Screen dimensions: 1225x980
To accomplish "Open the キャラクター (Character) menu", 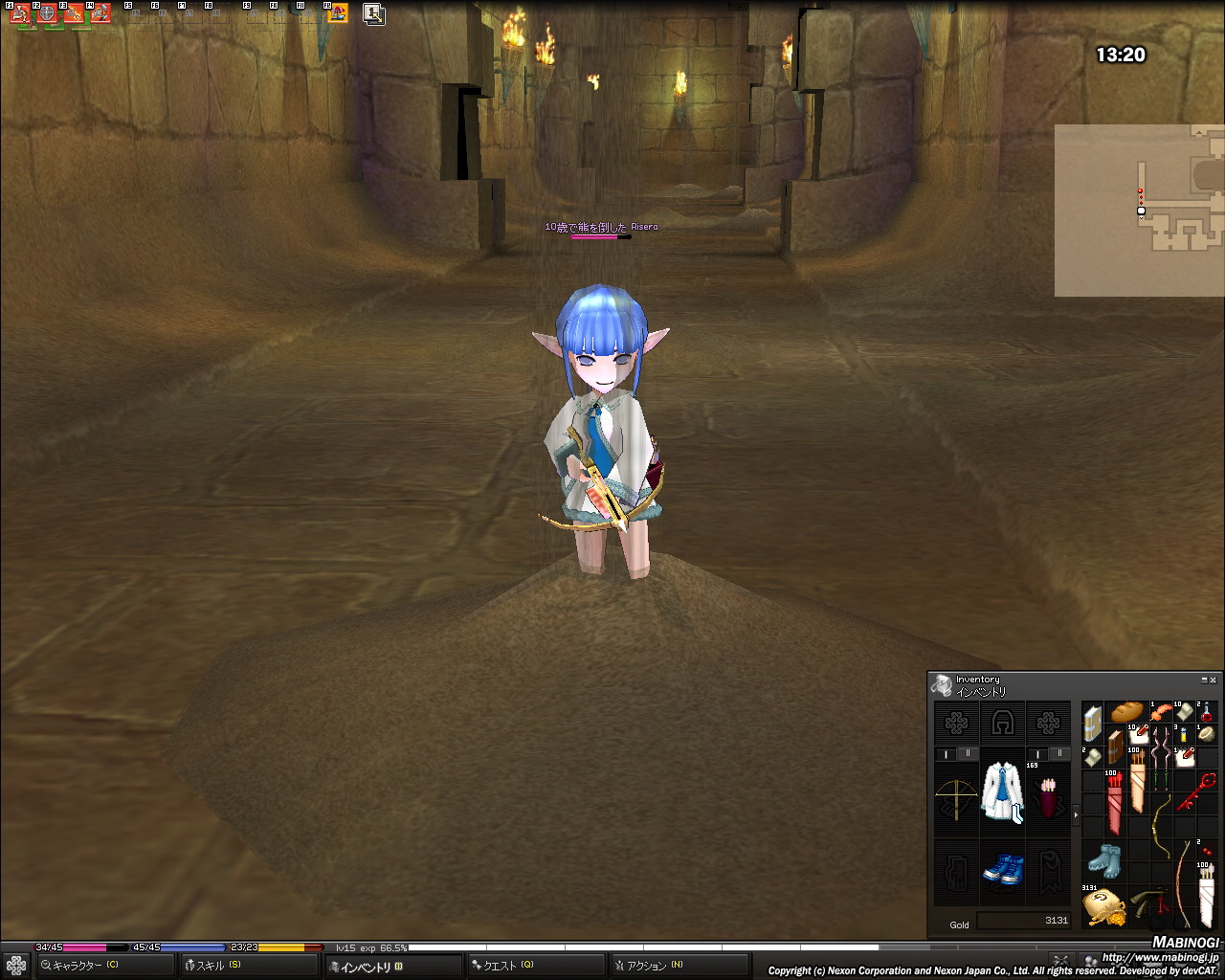I will point(103,966).
